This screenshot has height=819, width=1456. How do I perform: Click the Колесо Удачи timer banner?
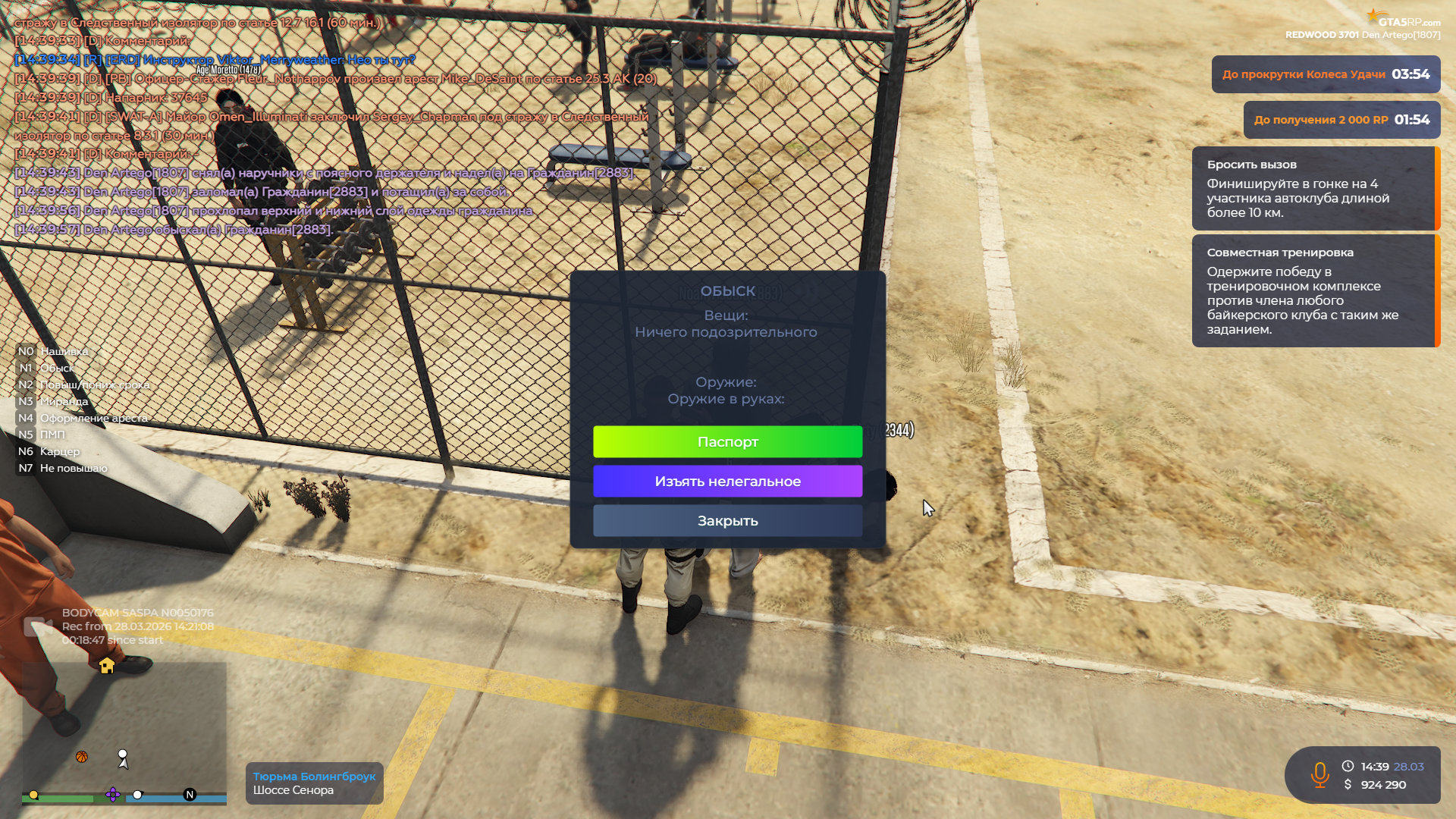pos(1325,74)
